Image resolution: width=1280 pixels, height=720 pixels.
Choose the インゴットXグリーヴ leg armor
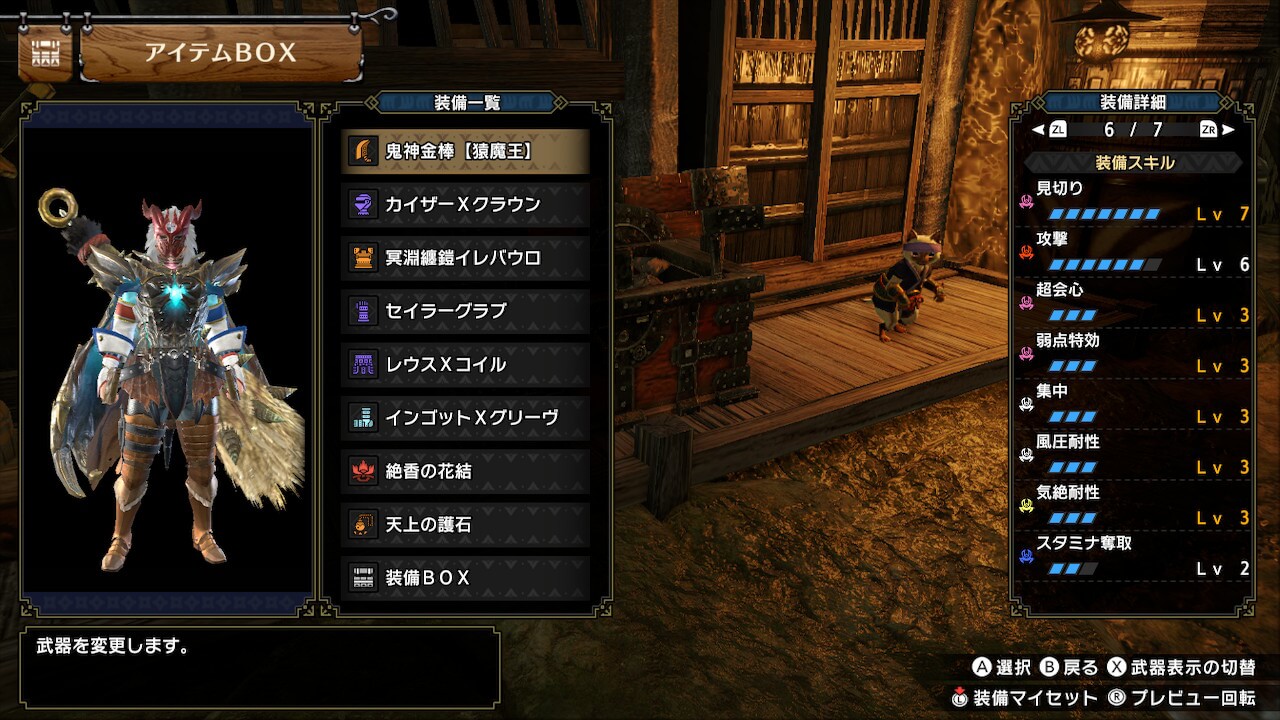(x=465, y=417)
